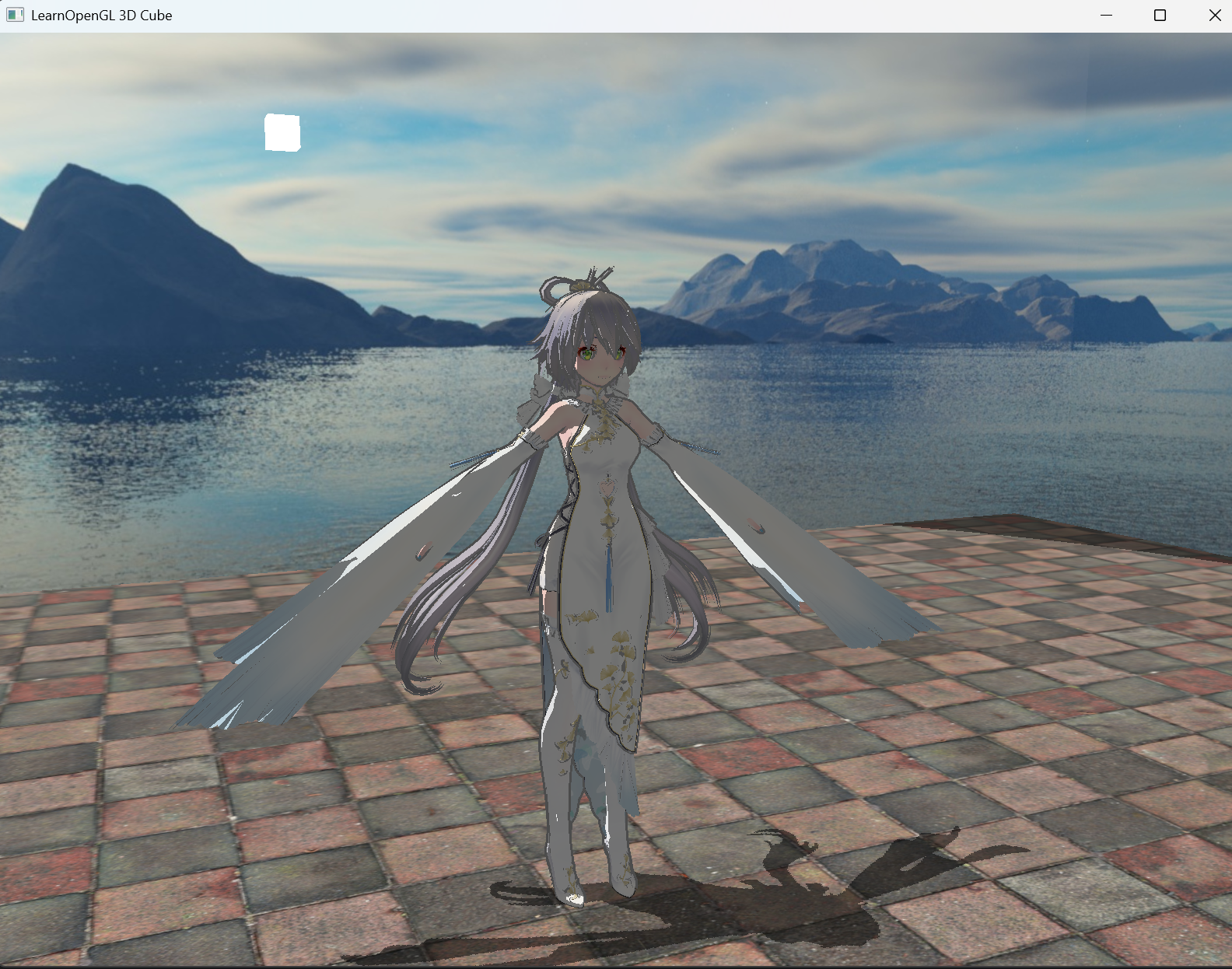Screen dimensions: 1232x969
Task: Click the LearnOpenGL 3D Cube title text
Action: pos(101,15)
